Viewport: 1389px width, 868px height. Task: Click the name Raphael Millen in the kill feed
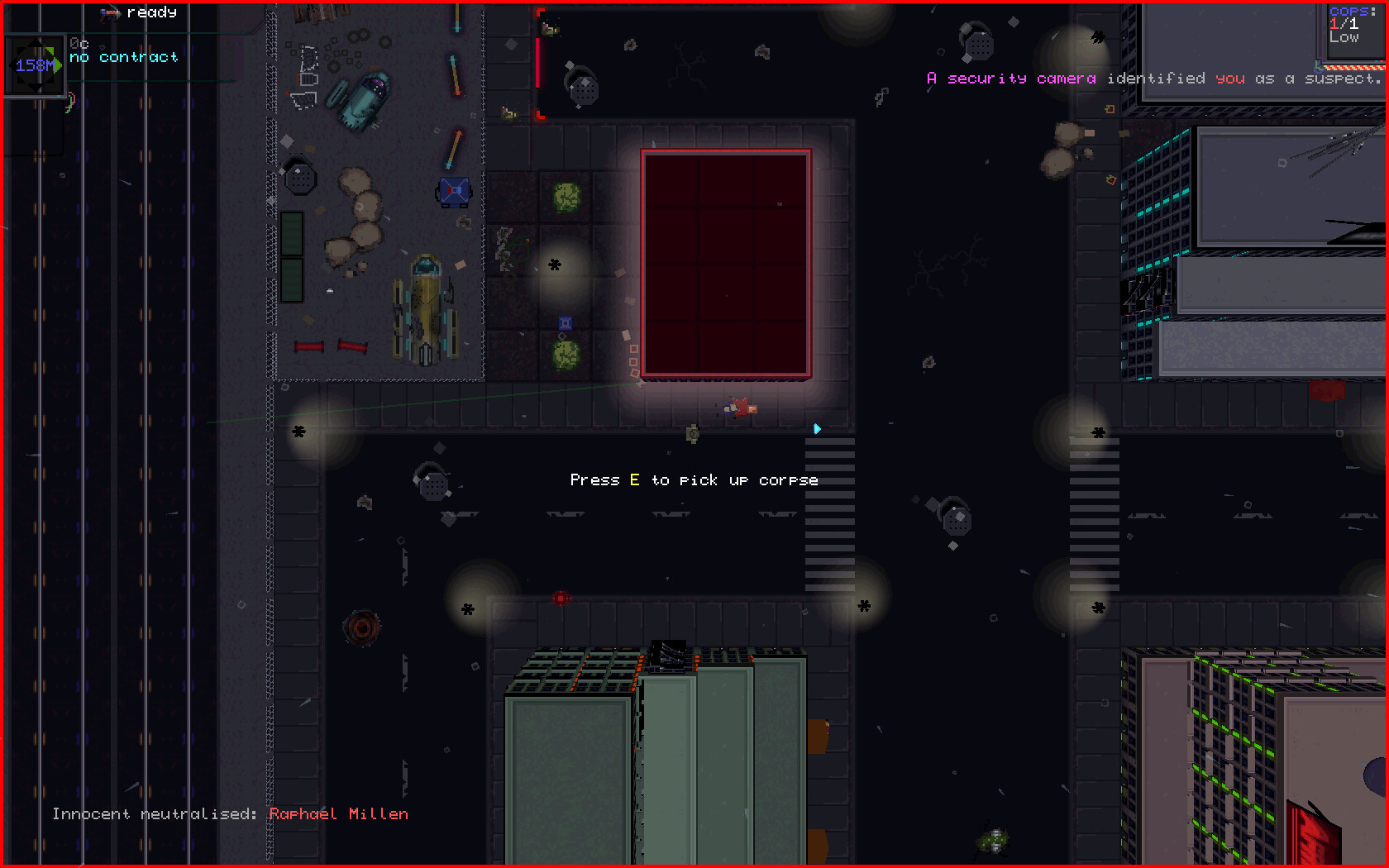tap(339, 813)
